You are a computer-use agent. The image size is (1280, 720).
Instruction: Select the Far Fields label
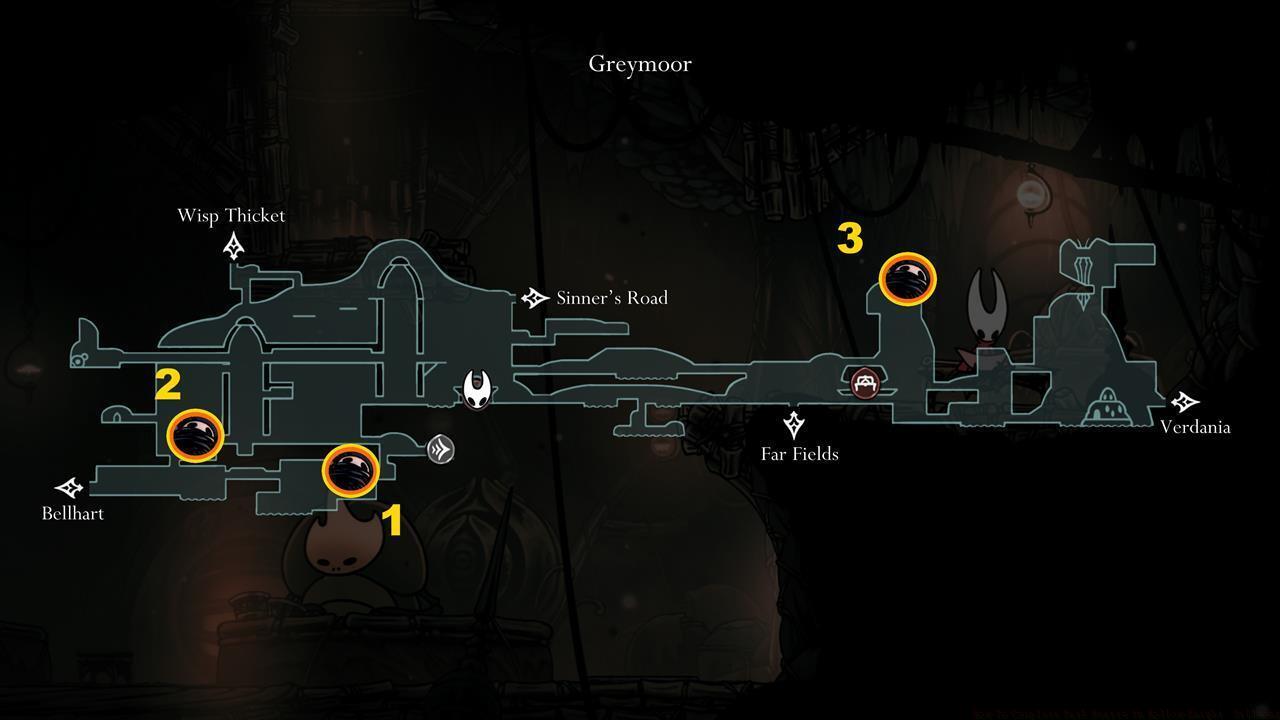(x=799, y=454)
